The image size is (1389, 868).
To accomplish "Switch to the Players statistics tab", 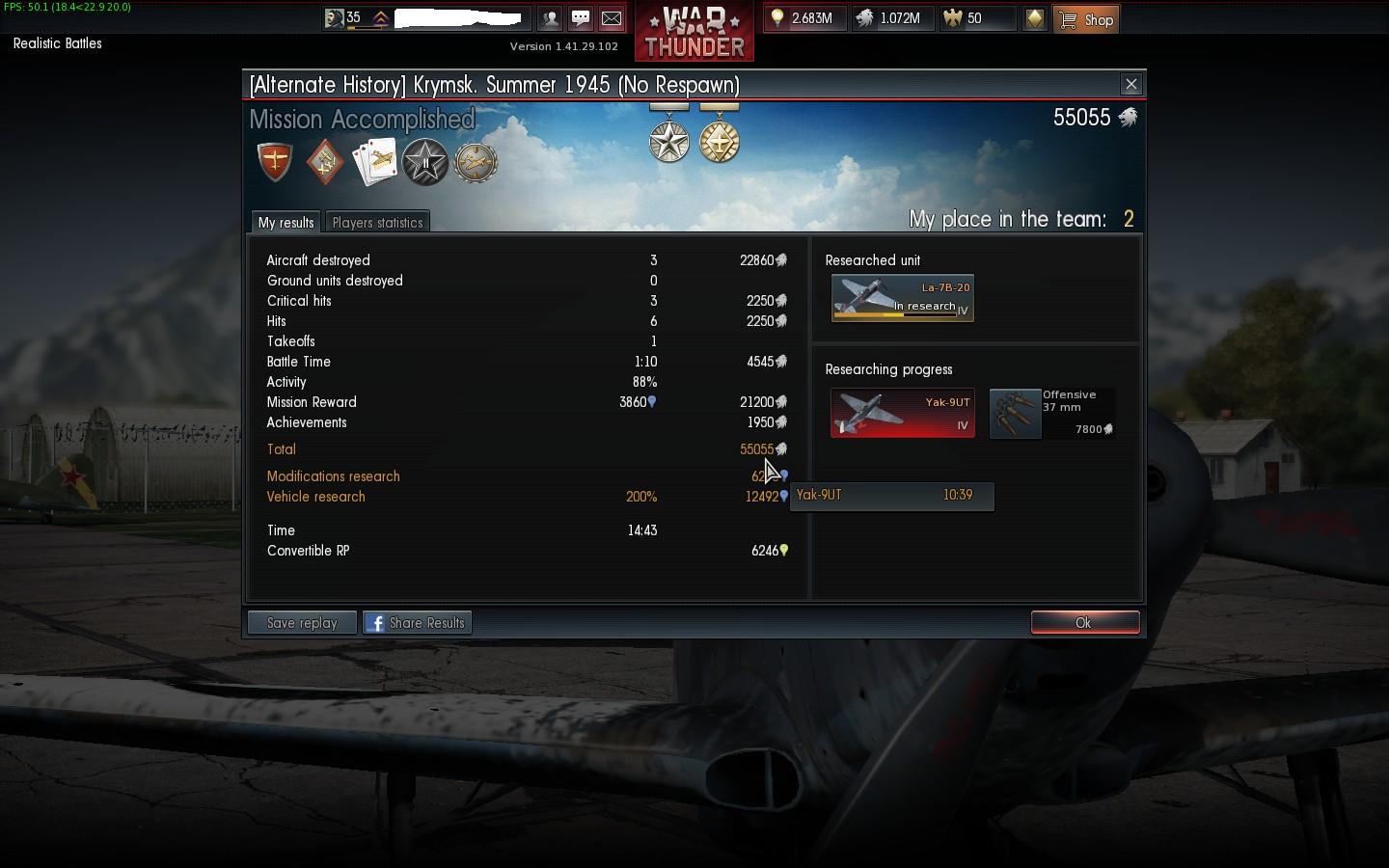I will pyautogui.click(x=377, y=223).
